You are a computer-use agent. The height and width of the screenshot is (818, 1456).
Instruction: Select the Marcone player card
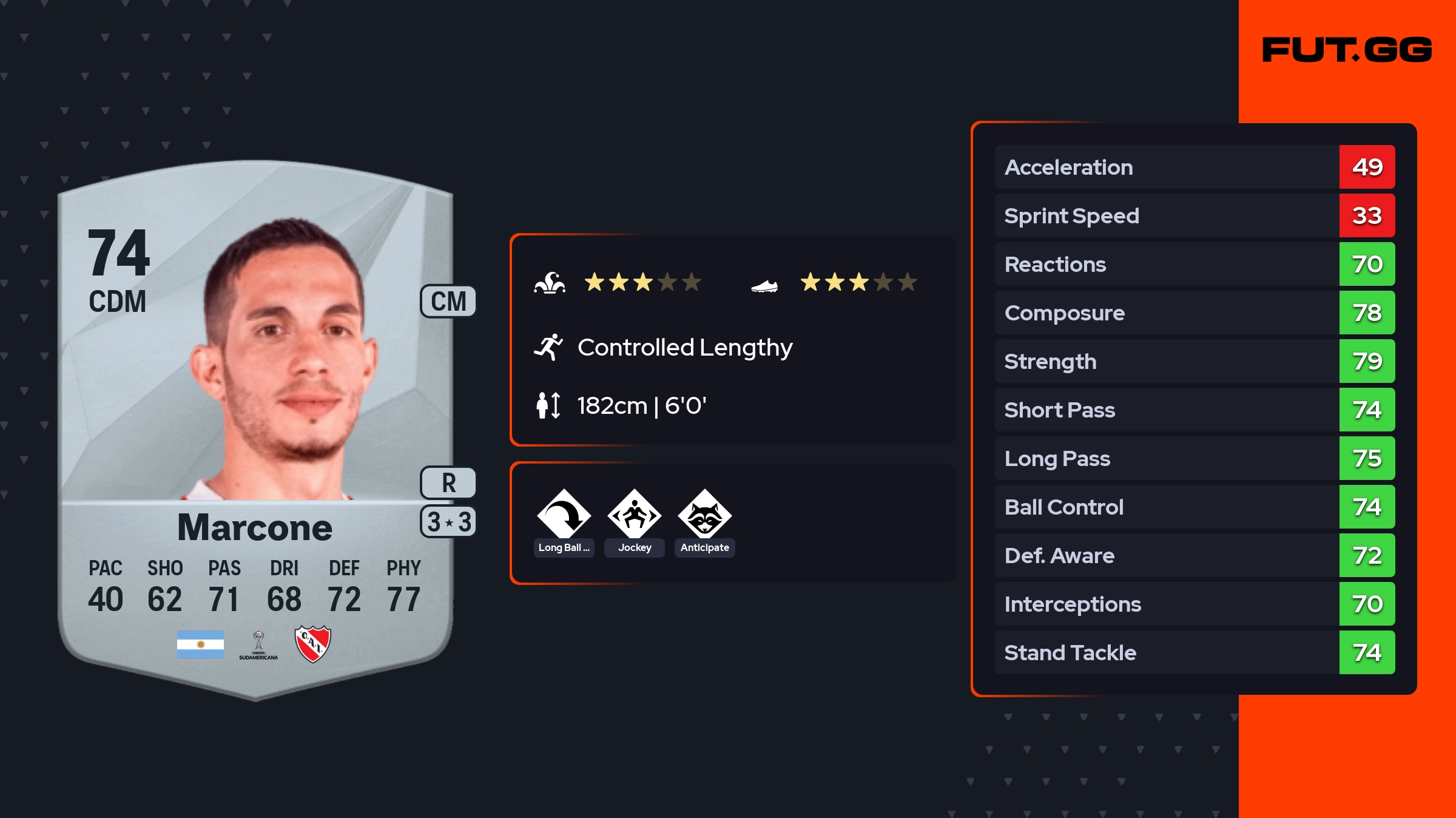pos(255,425)
